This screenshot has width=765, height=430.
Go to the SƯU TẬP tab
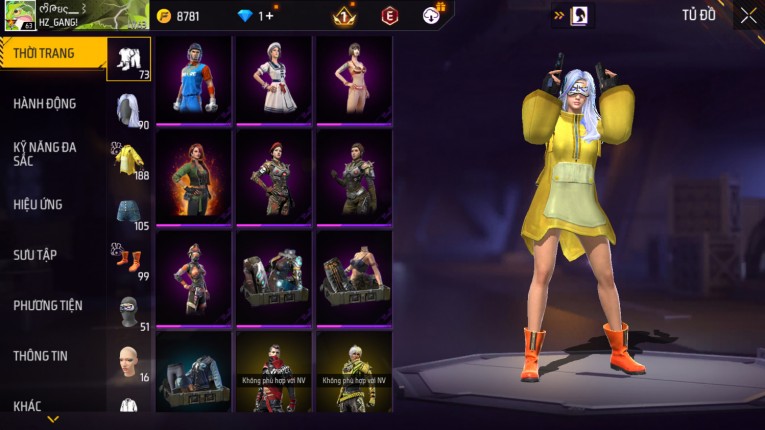(35, 255)
